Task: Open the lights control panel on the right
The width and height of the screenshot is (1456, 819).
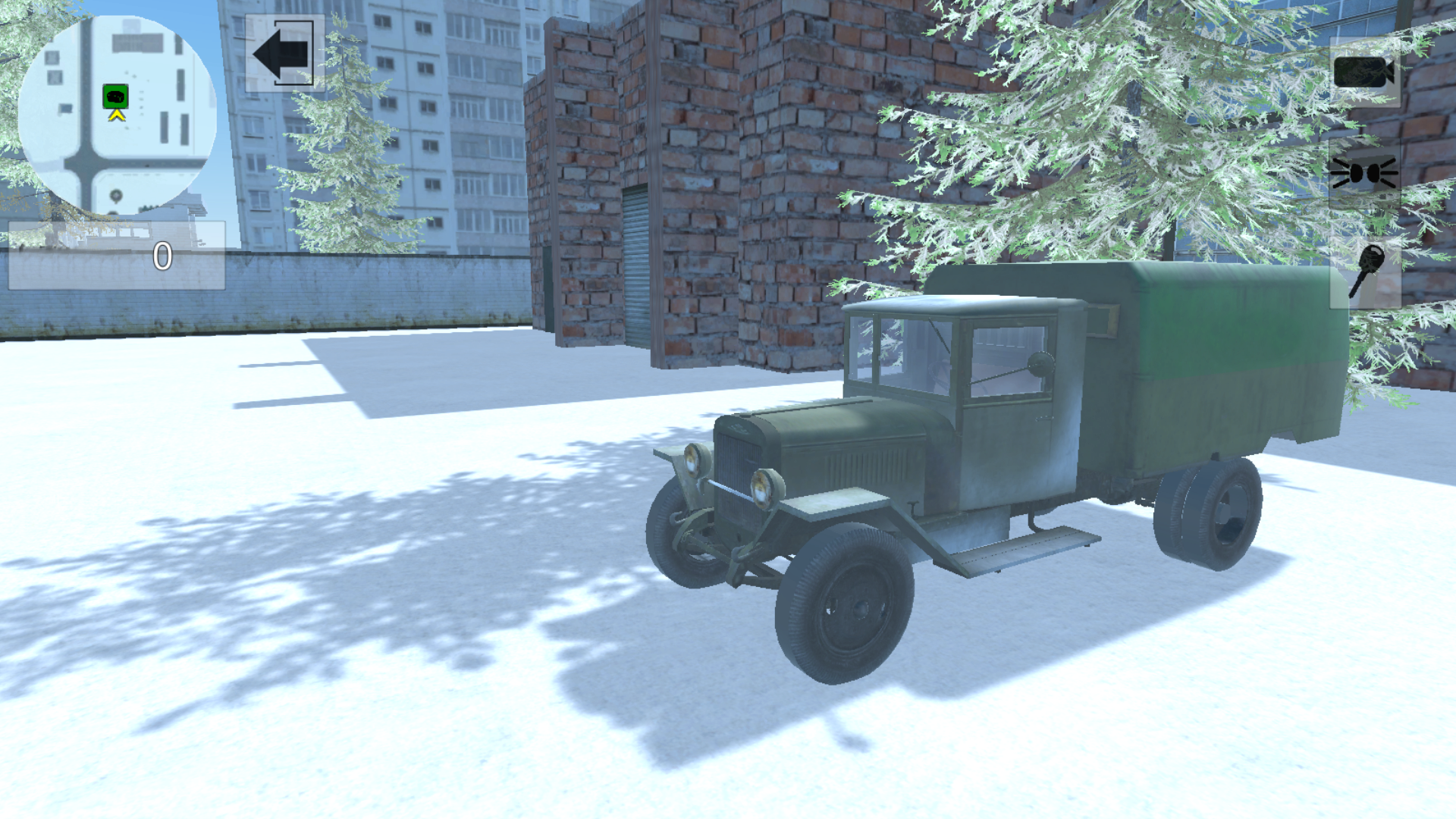Action: (x=1363, y=173)
